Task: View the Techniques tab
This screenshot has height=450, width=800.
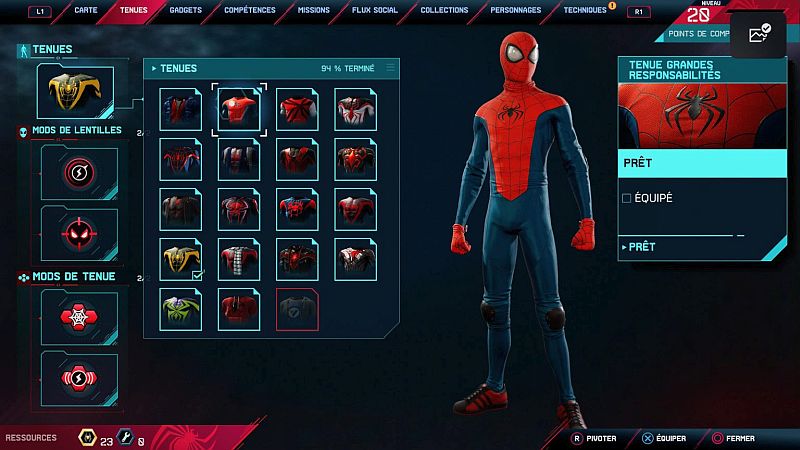Action: click(585, 10)
